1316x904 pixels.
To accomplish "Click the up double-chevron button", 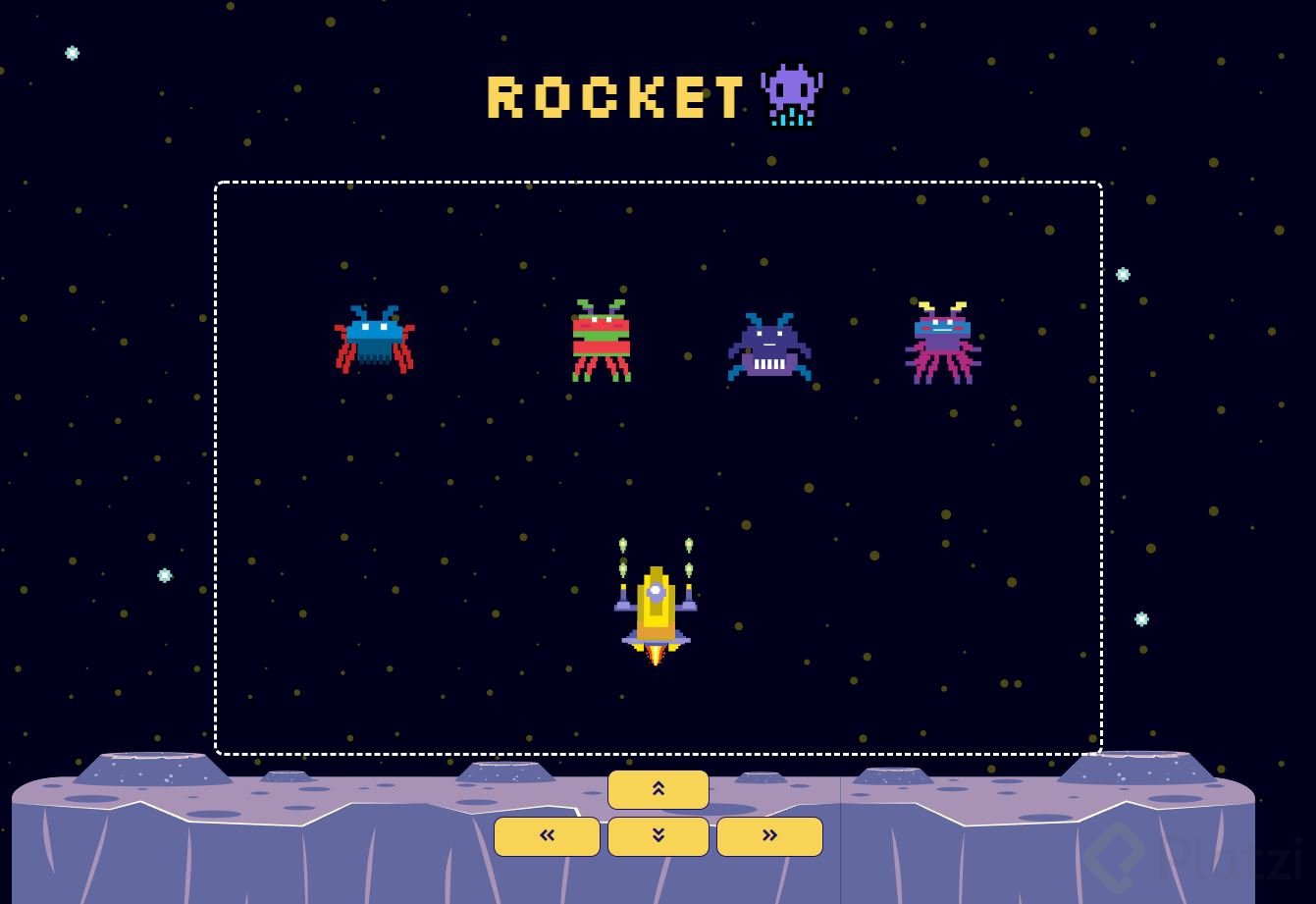I will pos(658,789).
